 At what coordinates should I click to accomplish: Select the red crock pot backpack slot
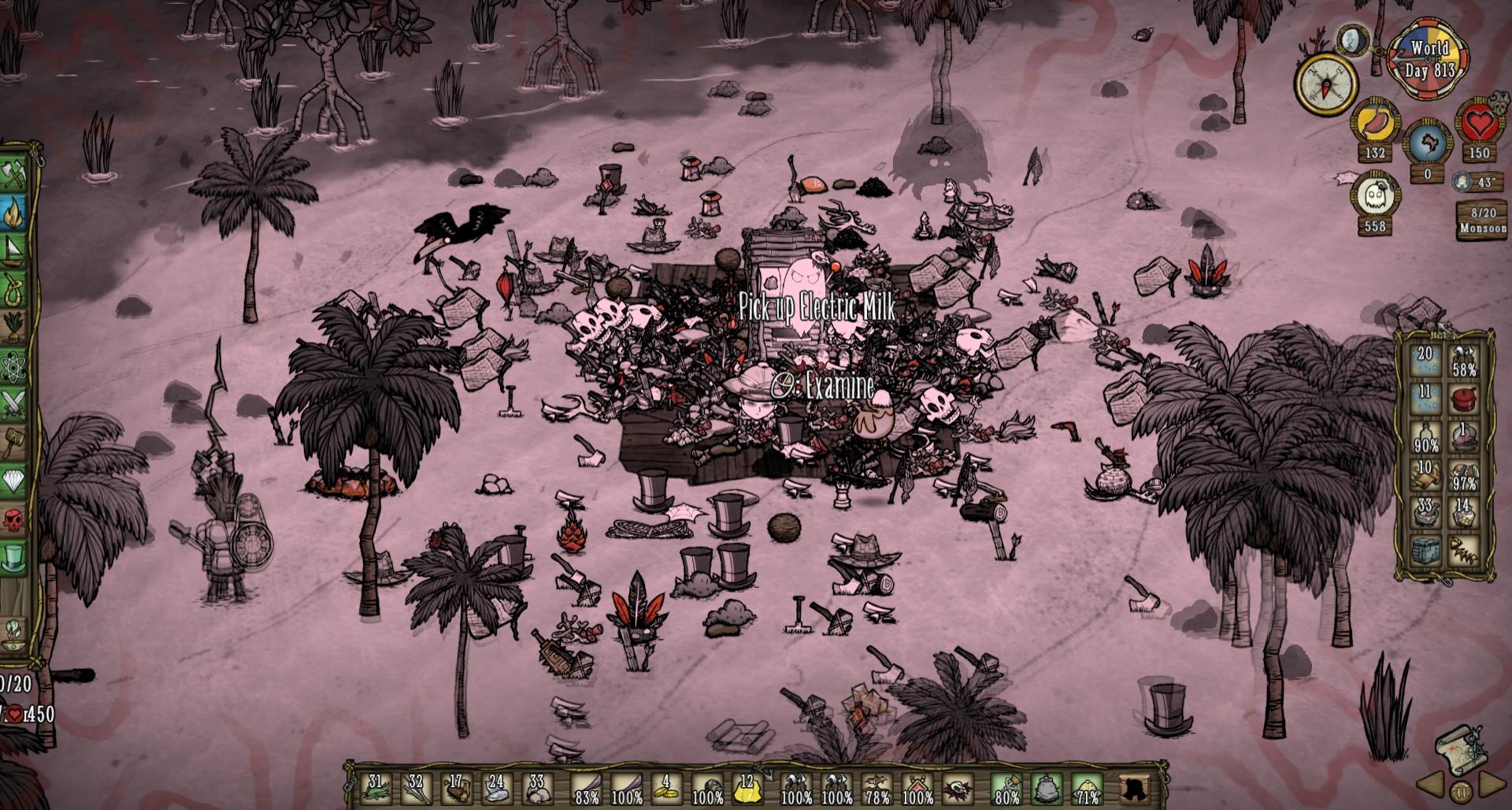[x=1464, y=399]
